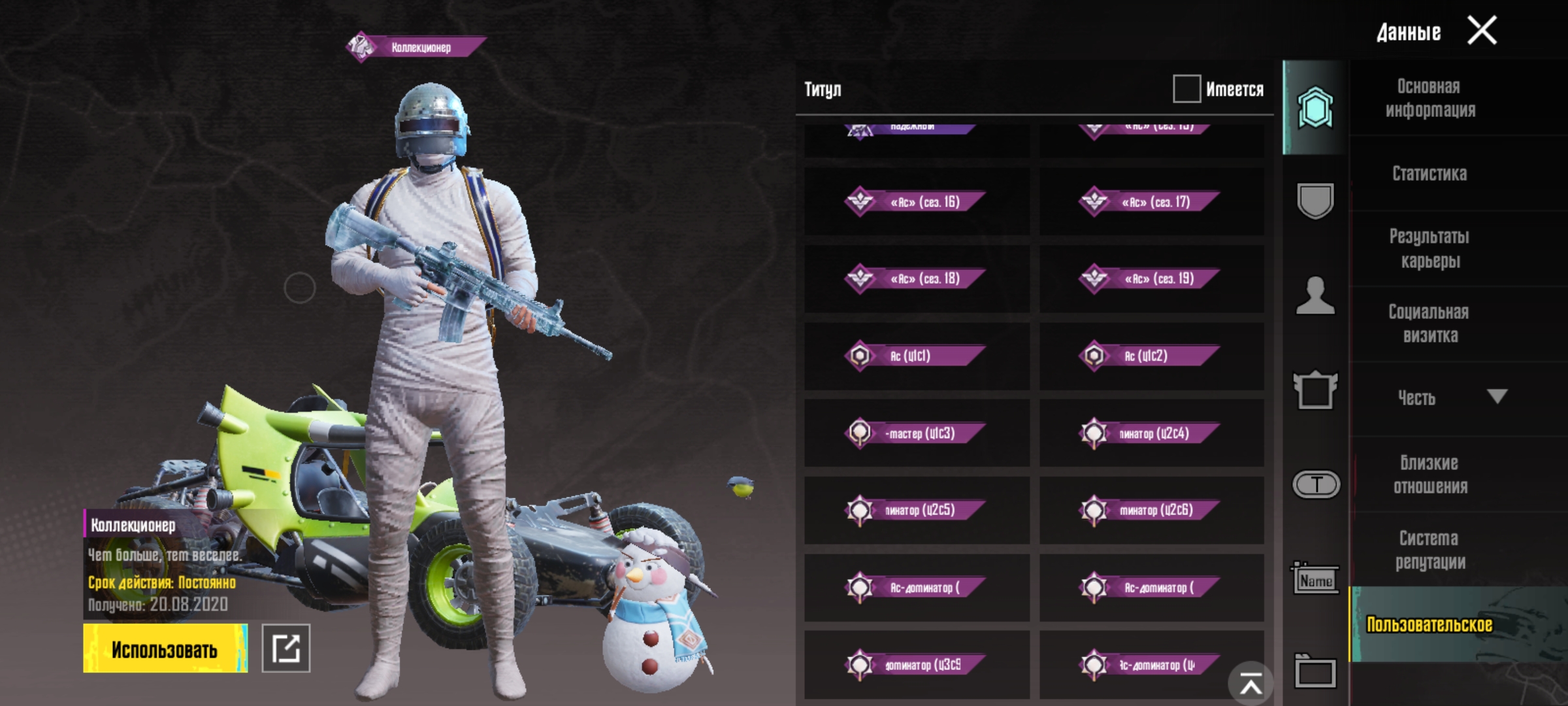Click the yellow Использовать button

pos(165,648)
